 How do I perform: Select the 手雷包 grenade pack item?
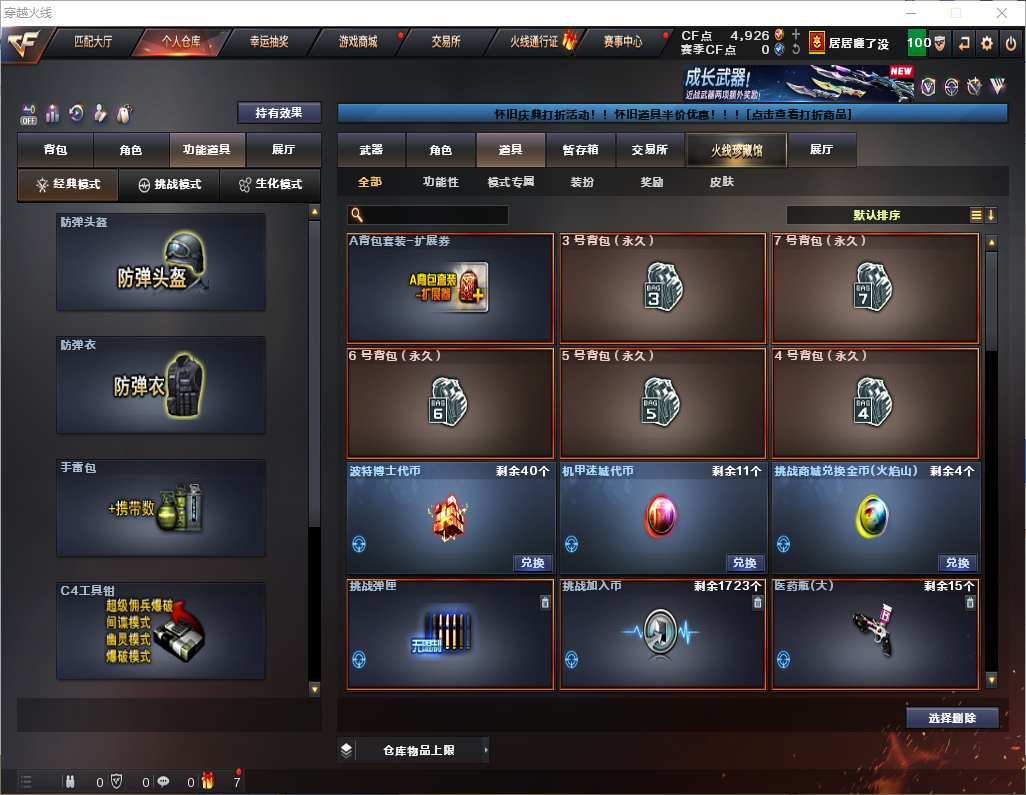click(x=161, y=507)
